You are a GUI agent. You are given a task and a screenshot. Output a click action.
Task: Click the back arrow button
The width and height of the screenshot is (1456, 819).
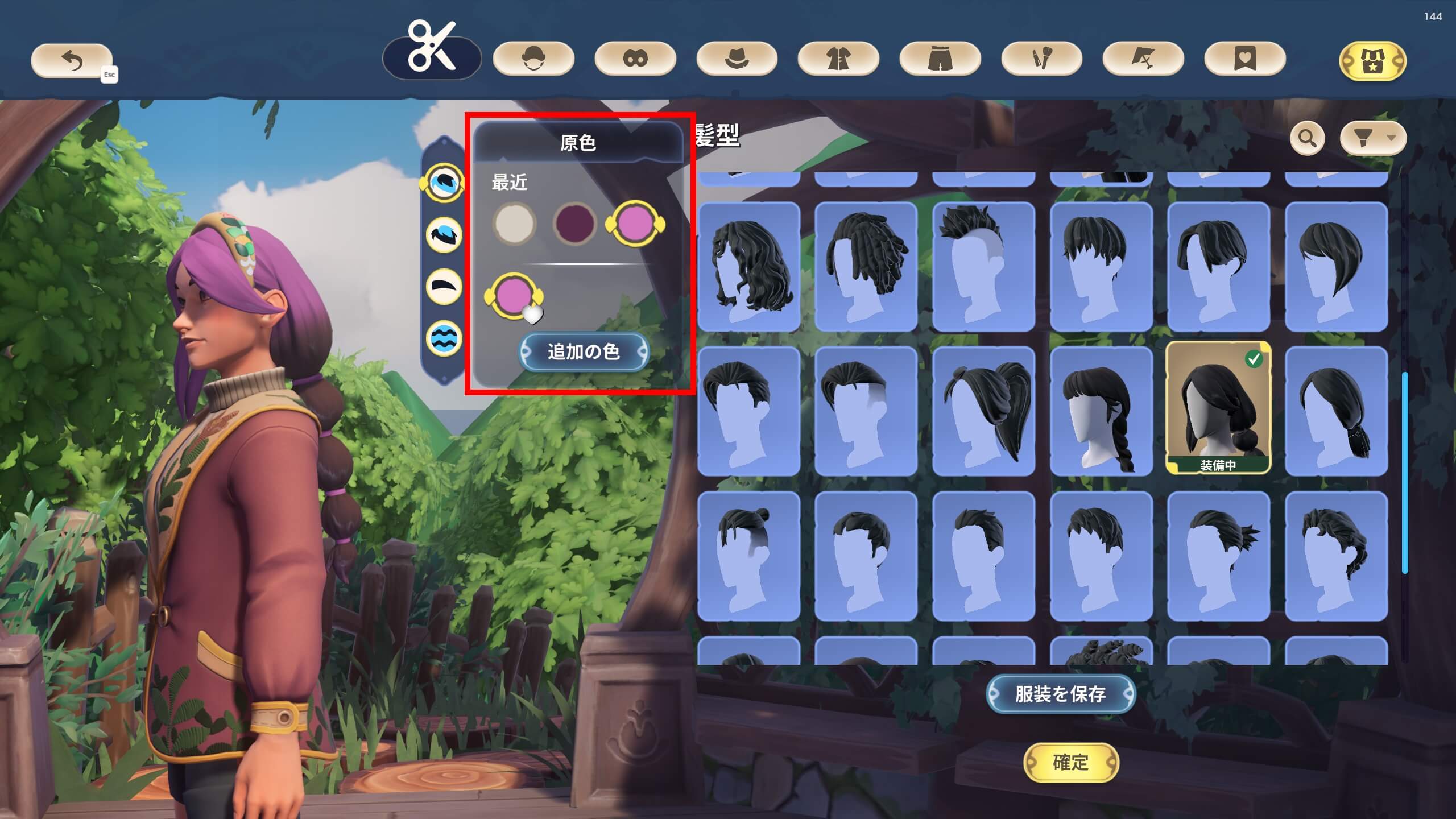click(72, 60)
